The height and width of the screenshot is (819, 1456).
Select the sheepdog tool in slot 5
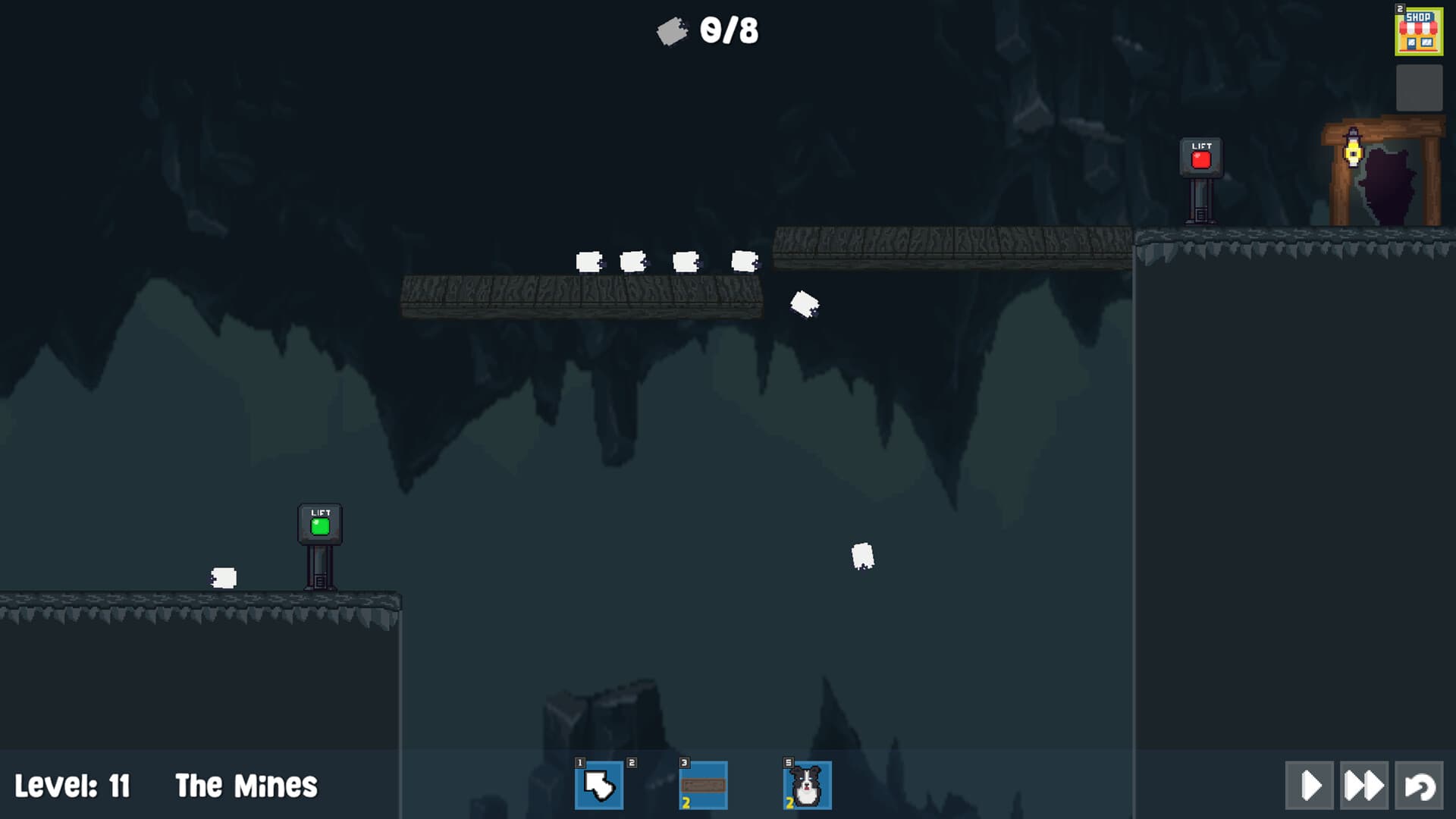point(806,786)
